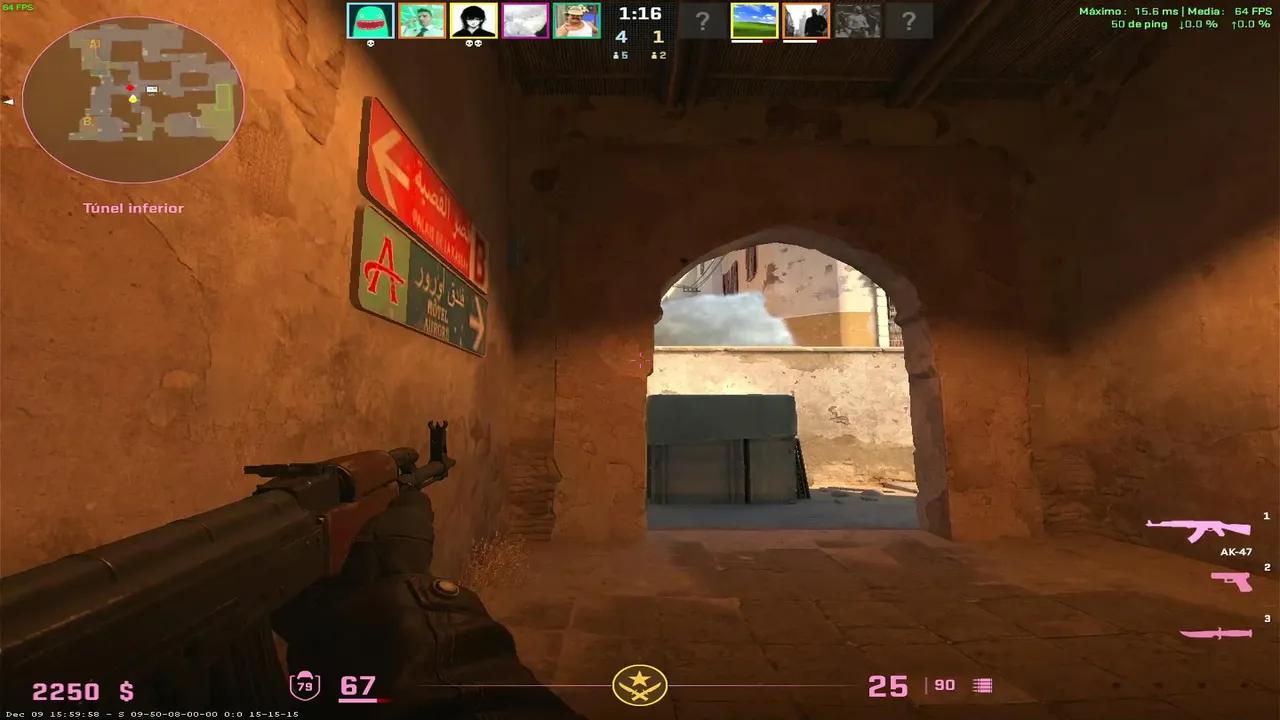Select the pistol icon in slot 2
The height and width of the screenshot is (720, 1280).
pyautogui.click(x=1230, y=580)
